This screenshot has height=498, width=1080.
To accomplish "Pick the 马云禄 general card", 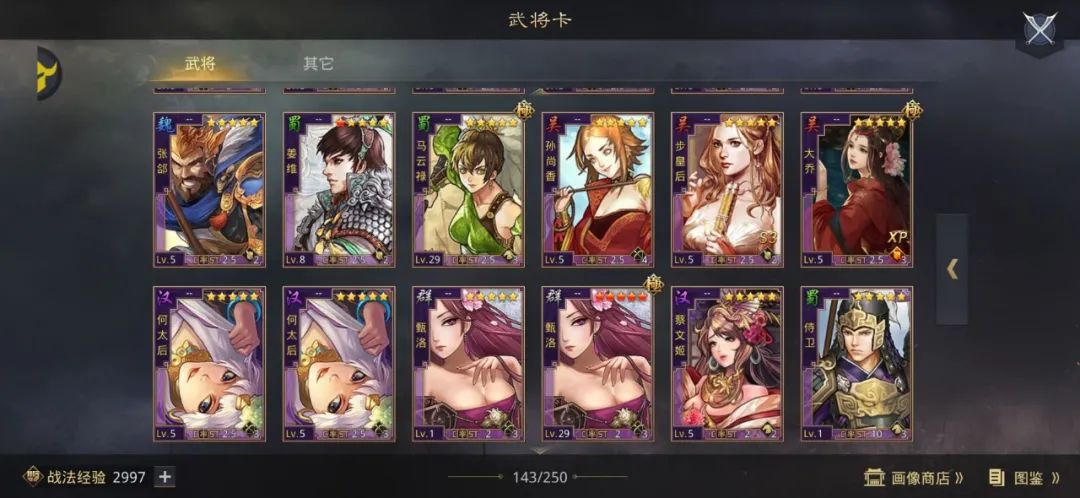I will [468, 190].
